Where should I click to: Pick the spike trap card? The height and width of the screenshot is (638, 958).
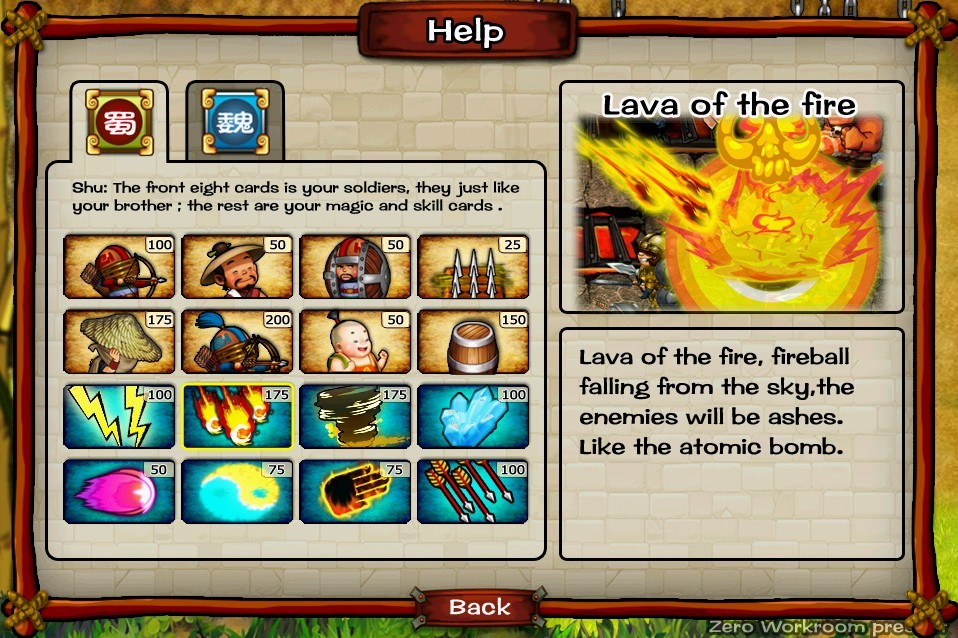[x=473, y=267]
